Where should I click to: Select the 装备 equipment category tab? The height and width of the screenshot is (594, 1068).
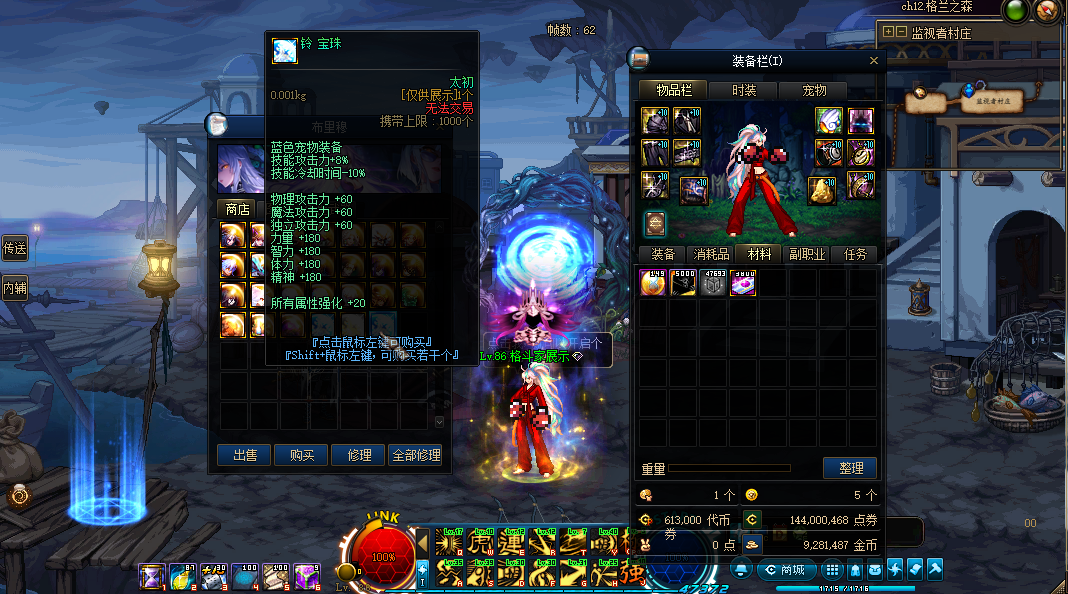(x=662, y=254)
